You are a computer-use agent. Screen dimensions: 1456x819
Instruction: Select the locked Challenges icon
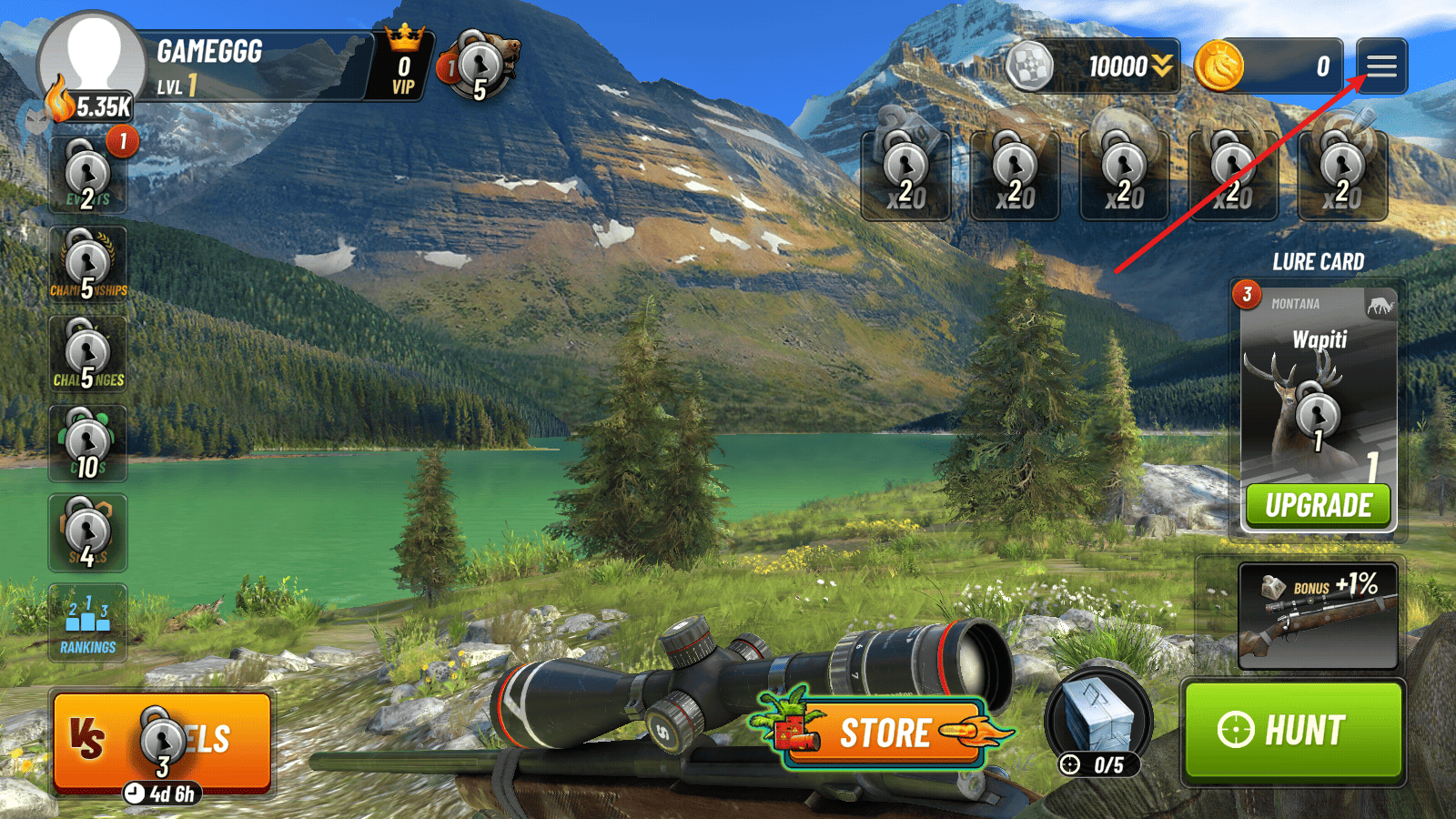87,354
